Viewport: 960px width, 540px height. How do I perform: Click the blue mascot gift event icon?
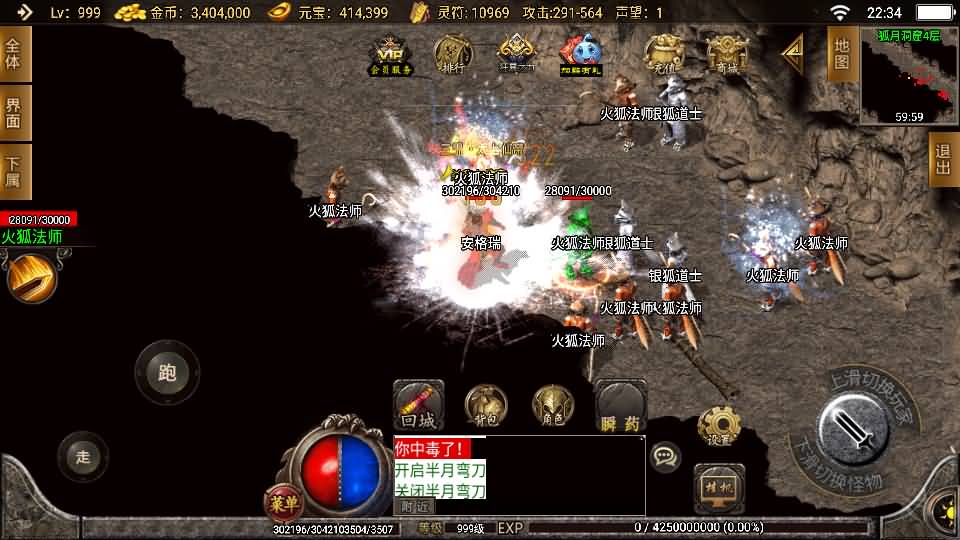click(x=580, y=55)
